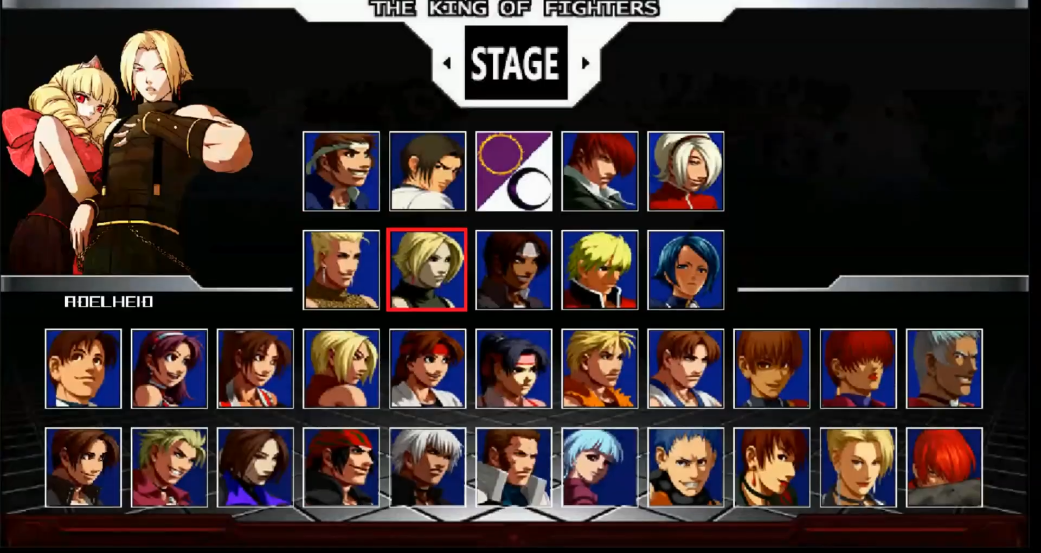Select the gray-haired old man portrait
Screen dimensions: 1041x553
pos(944,368)
